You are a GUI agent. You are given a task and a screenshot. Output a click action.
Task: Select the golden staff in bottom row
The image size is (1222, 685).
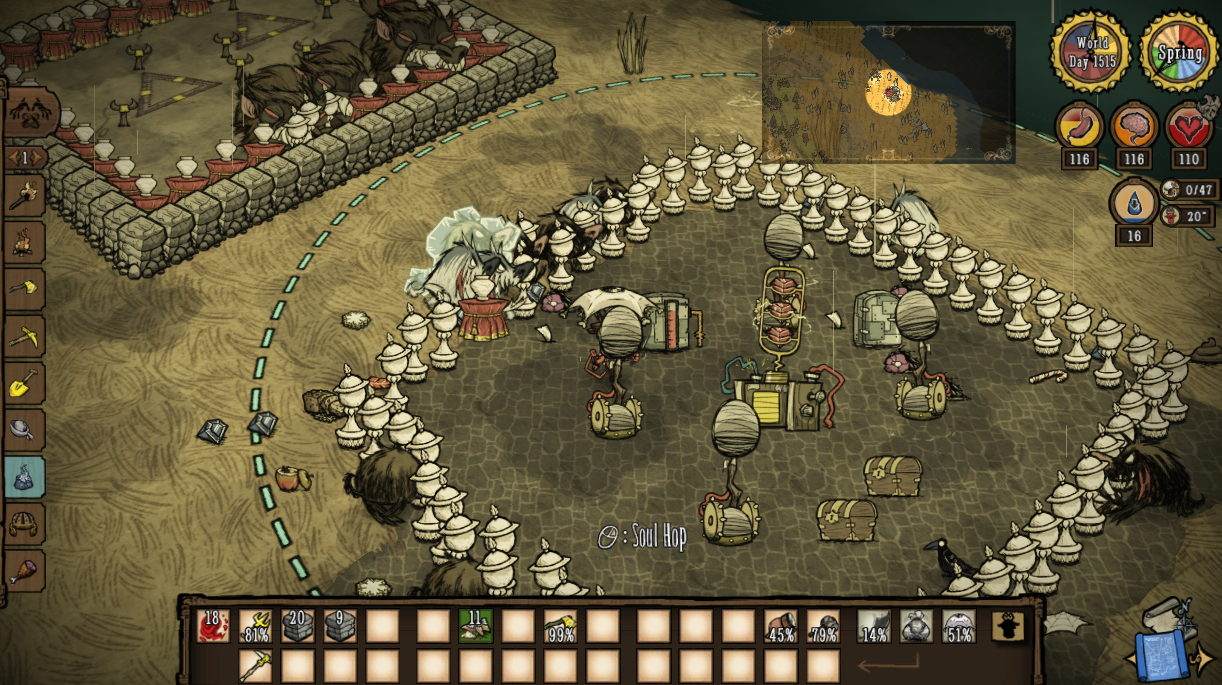(x=256, y=665)
